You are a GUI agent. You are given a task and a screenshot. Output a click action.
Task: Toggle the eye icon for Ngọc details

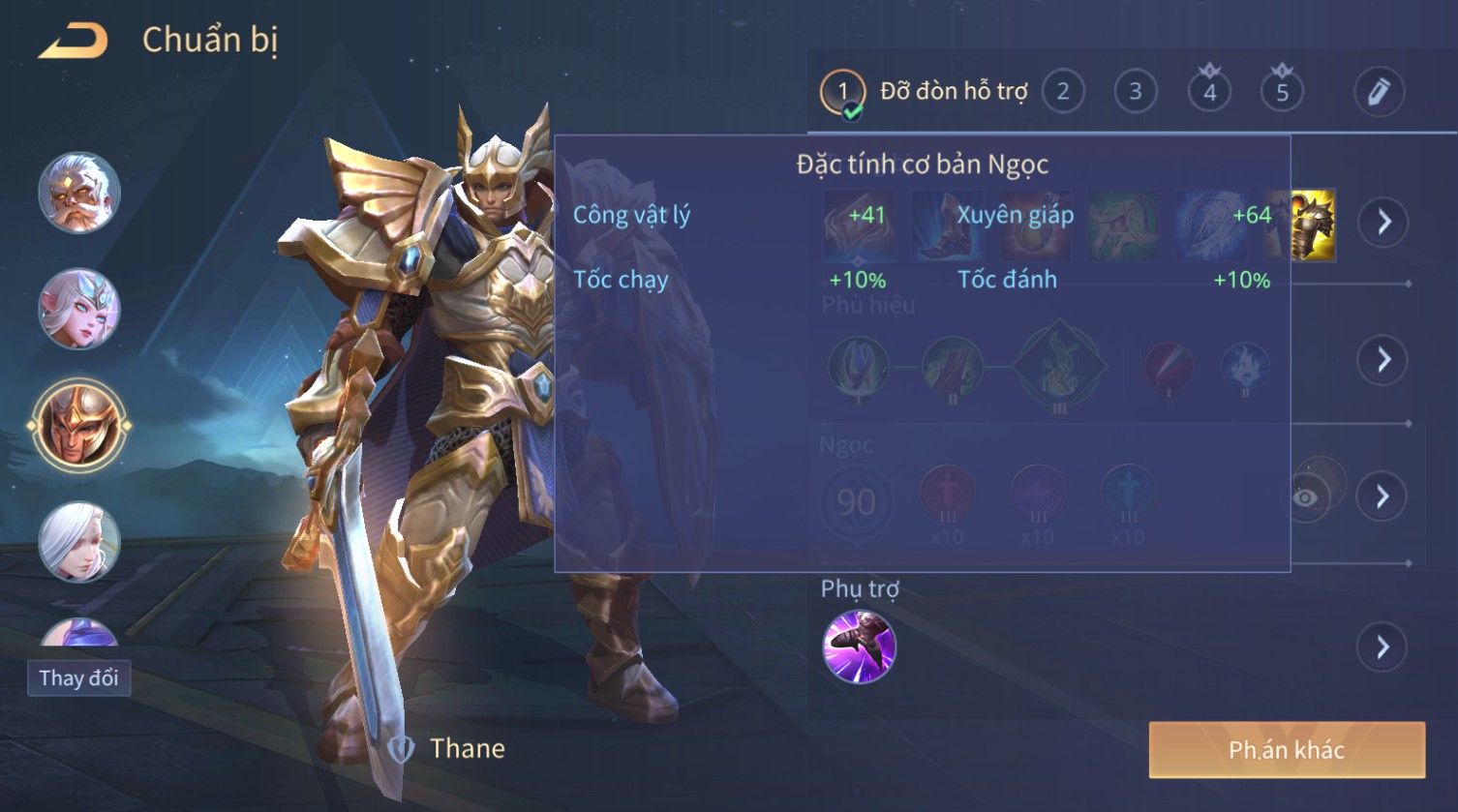pyautogui.click(x=1307, y=497)
